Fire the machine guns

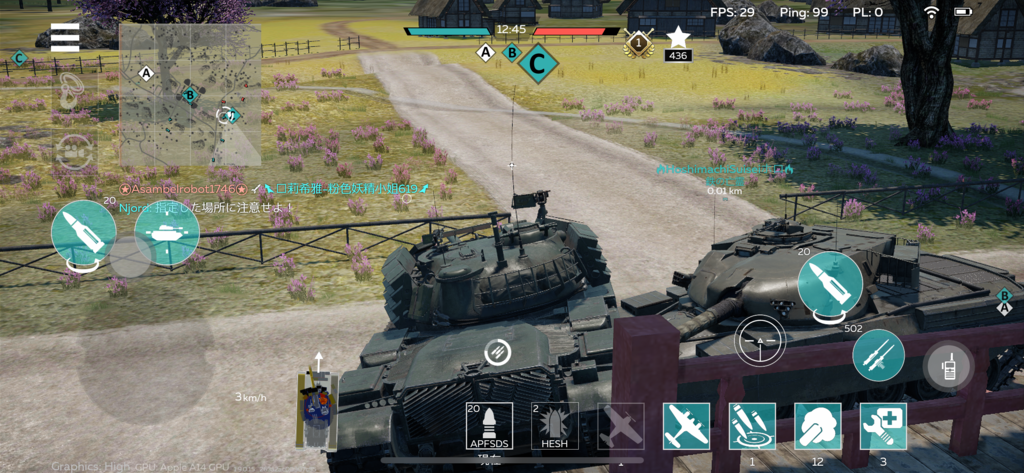(x=878, y=355)
